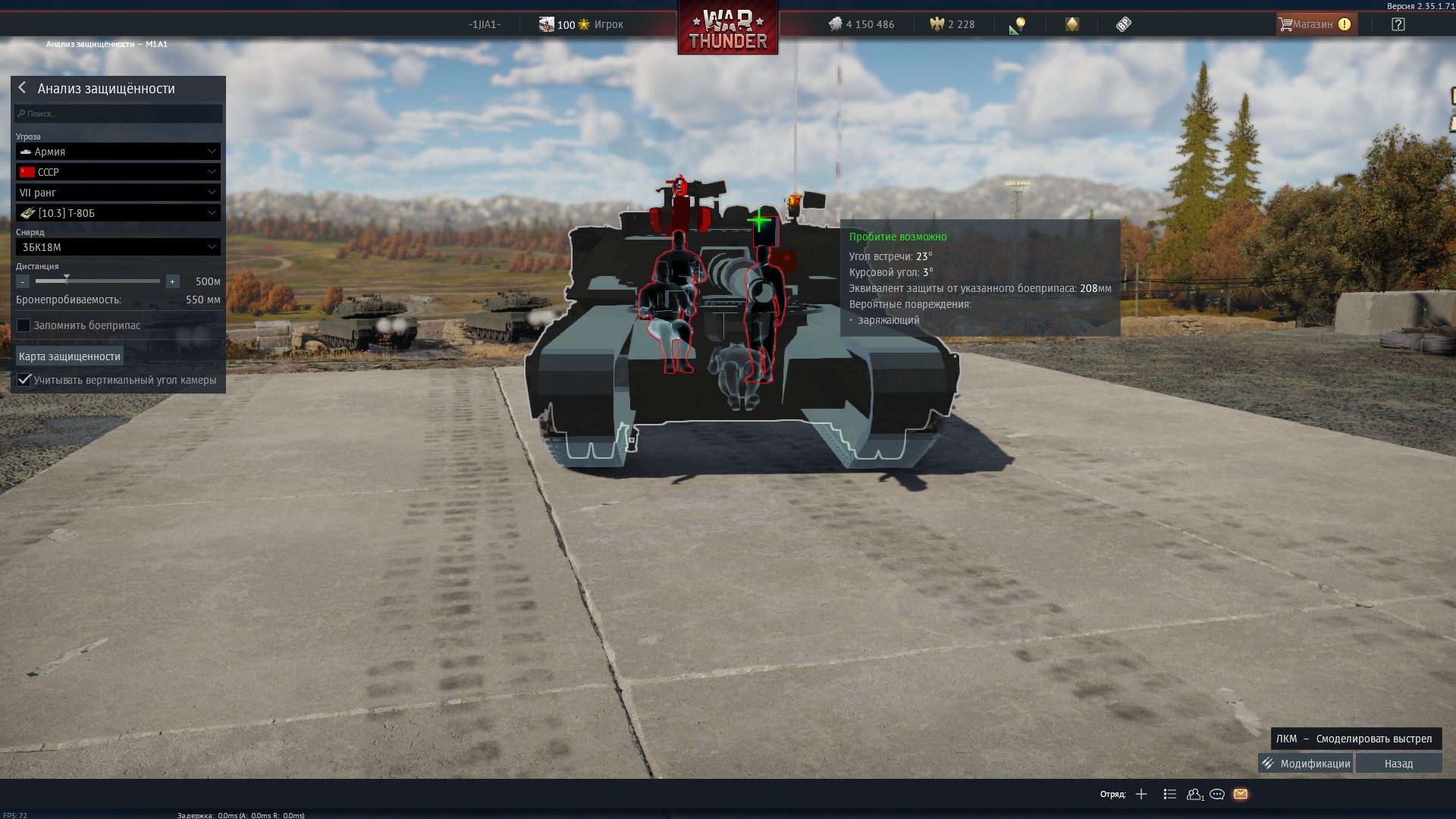Open the Армия threat type dropdown
This screenshot has height=819, width=1456.
[x=118, y=152]
